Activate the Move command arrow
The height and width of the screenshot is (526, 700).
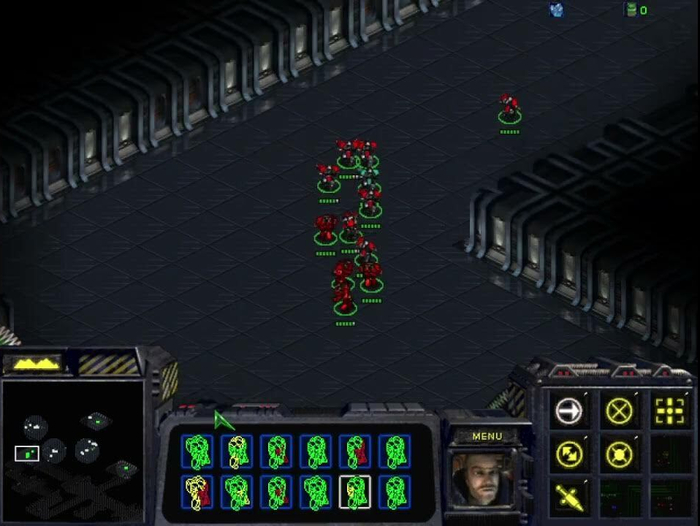pyautogui.click(x=569, y=410)
